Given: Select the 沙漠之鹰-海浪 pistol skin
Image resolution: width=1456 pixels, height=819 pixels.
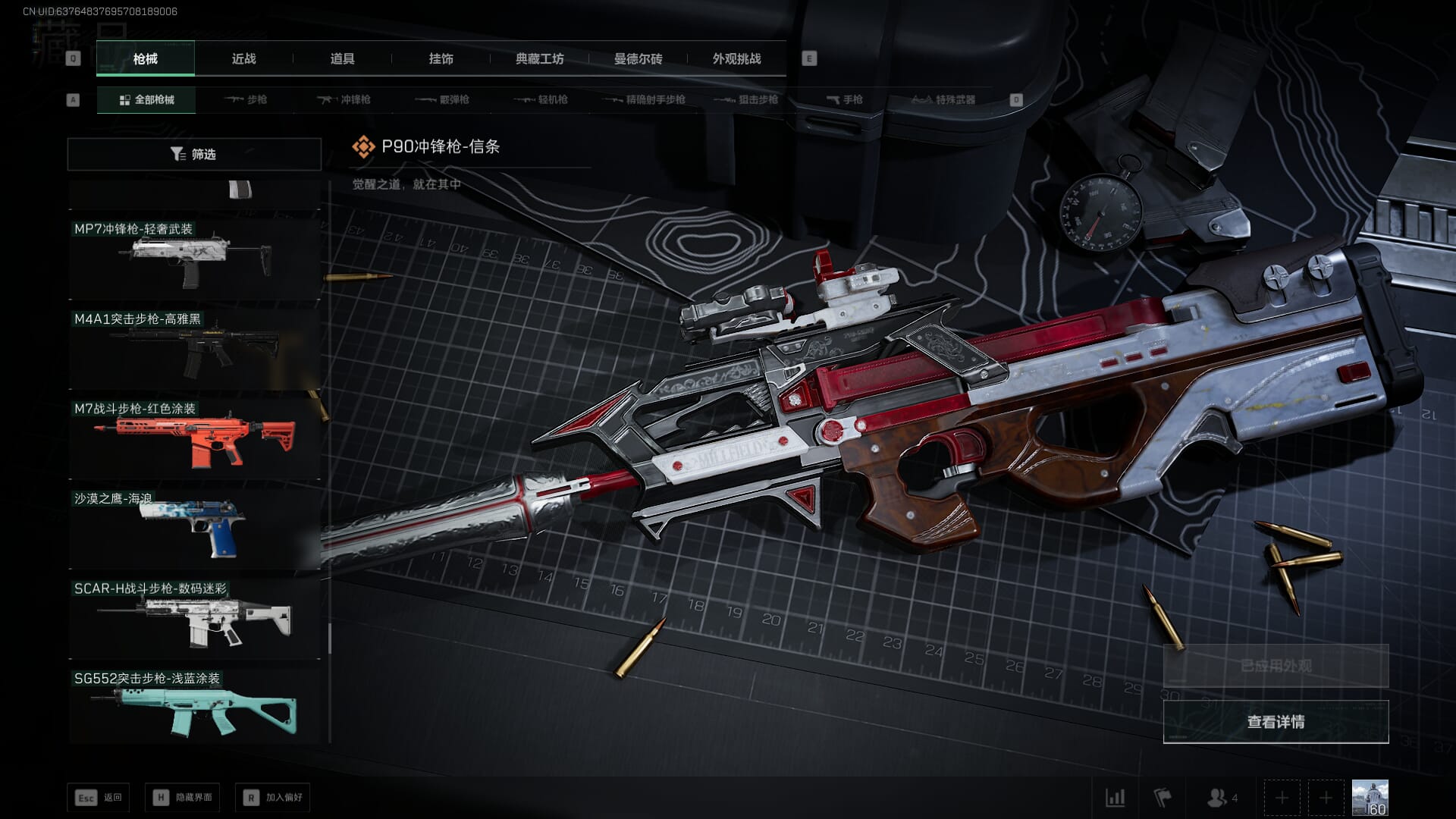Looking at the screenshot, I should [195, 529].
